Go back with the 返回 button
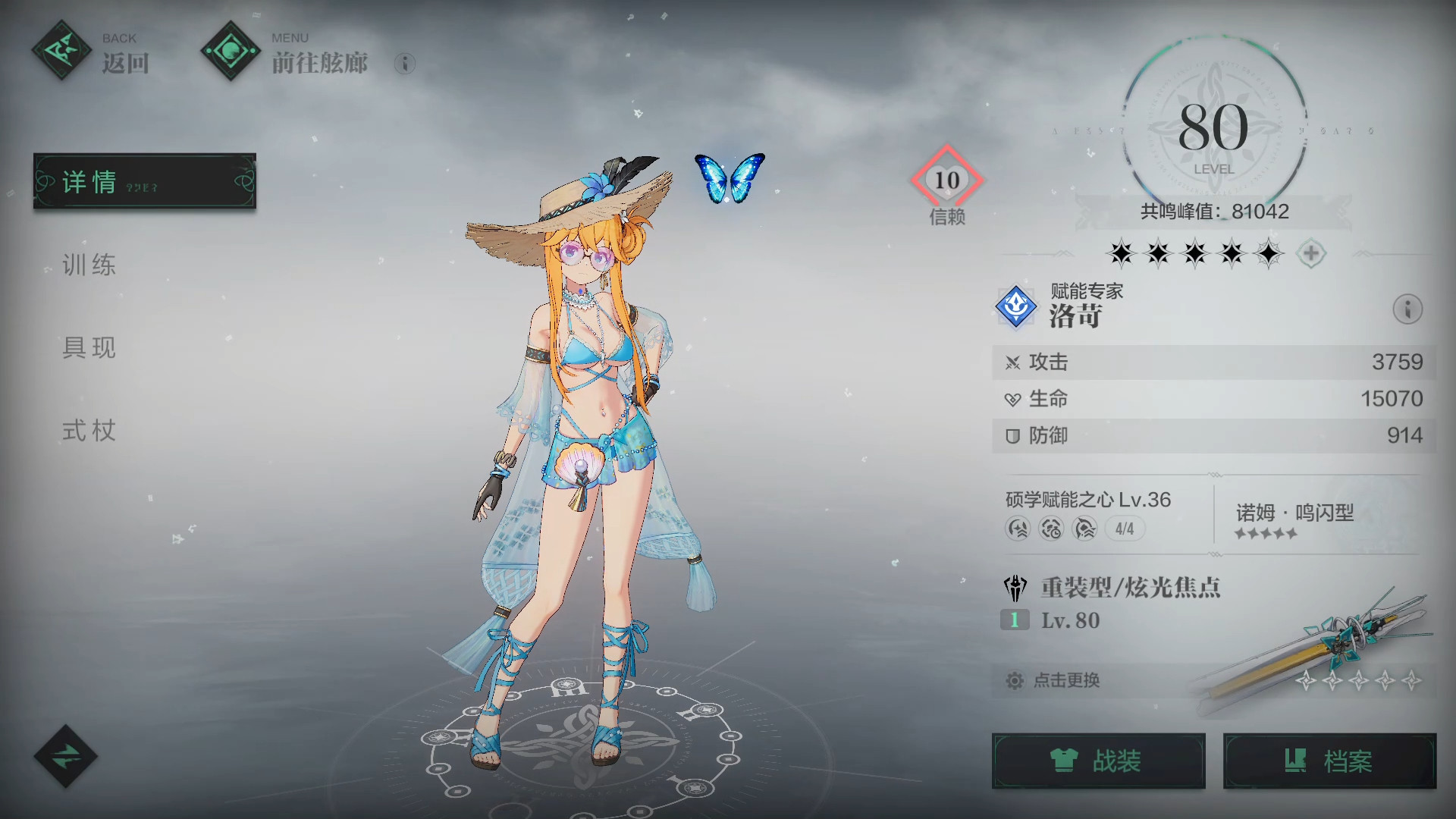Viewport: 1456px width, 819px height. click(92, 52)
